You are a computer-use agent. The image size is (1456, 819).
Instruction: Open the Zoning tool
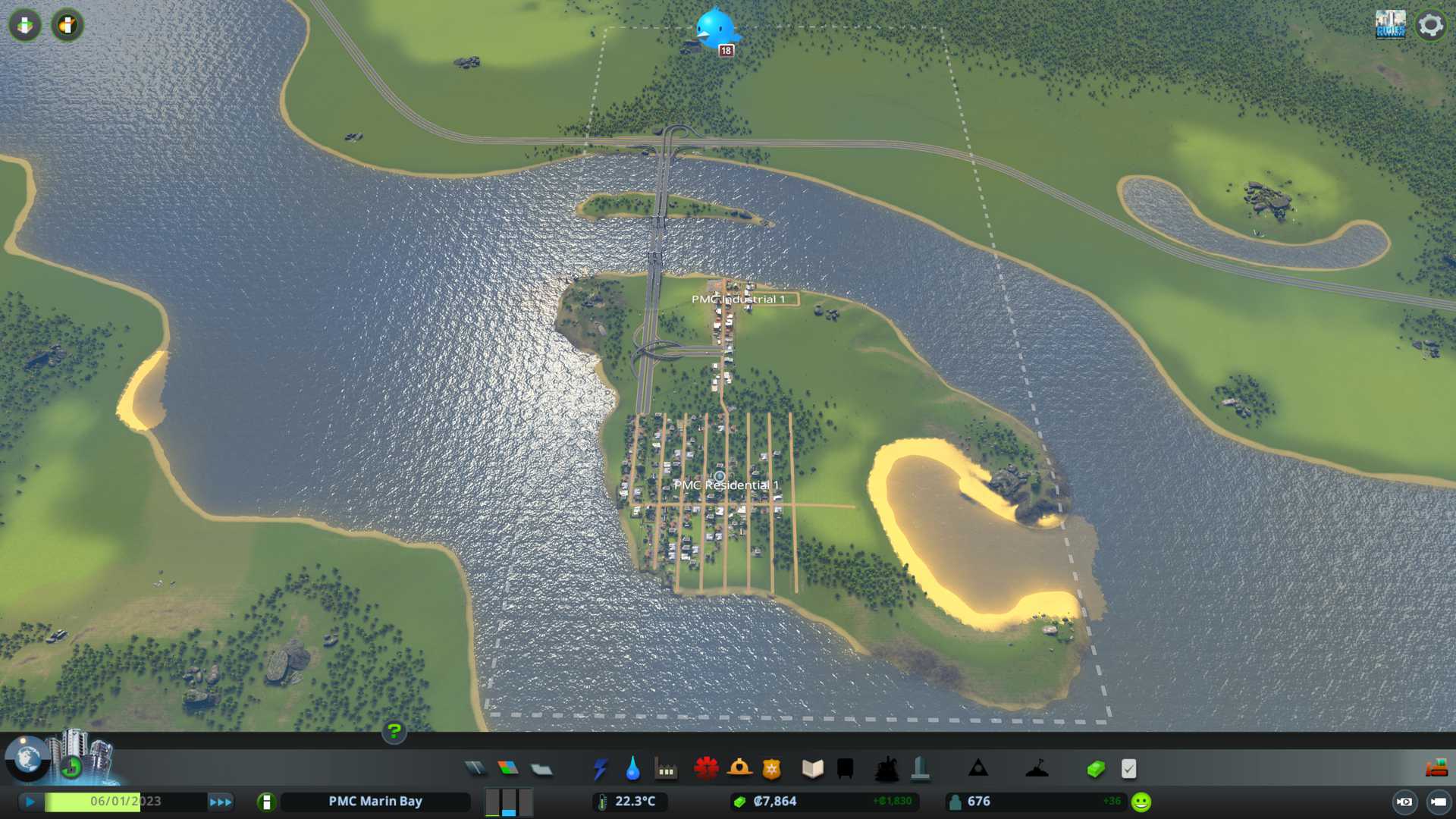[x=508, y=769]
